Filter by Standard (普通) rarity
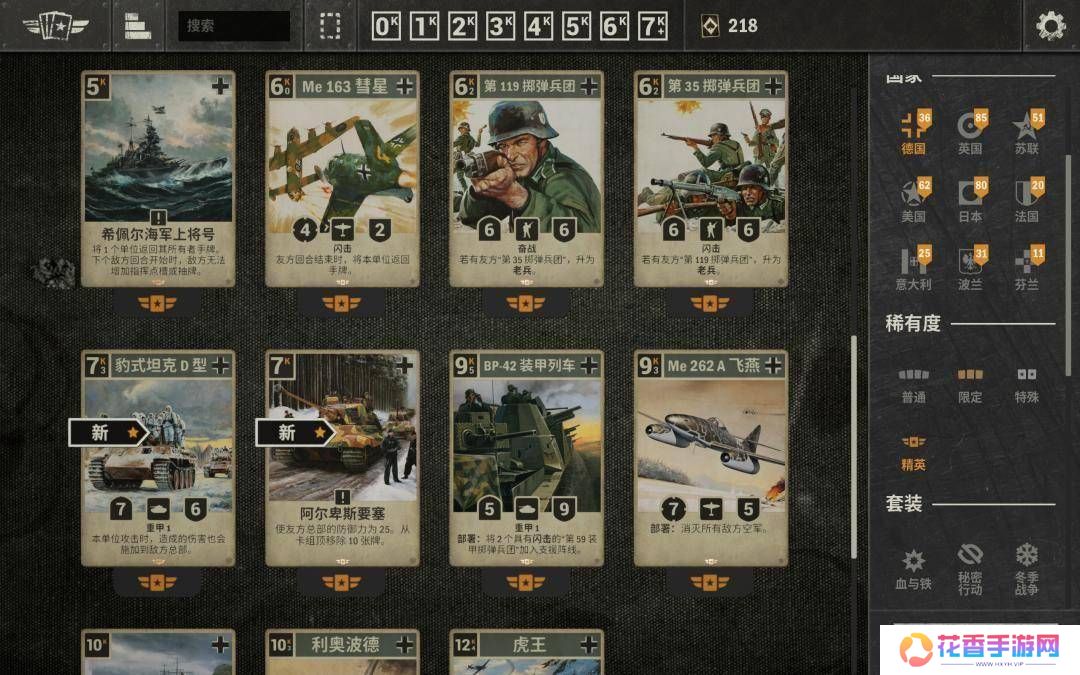Screen dimensions: 1080x675 [912, 385]
